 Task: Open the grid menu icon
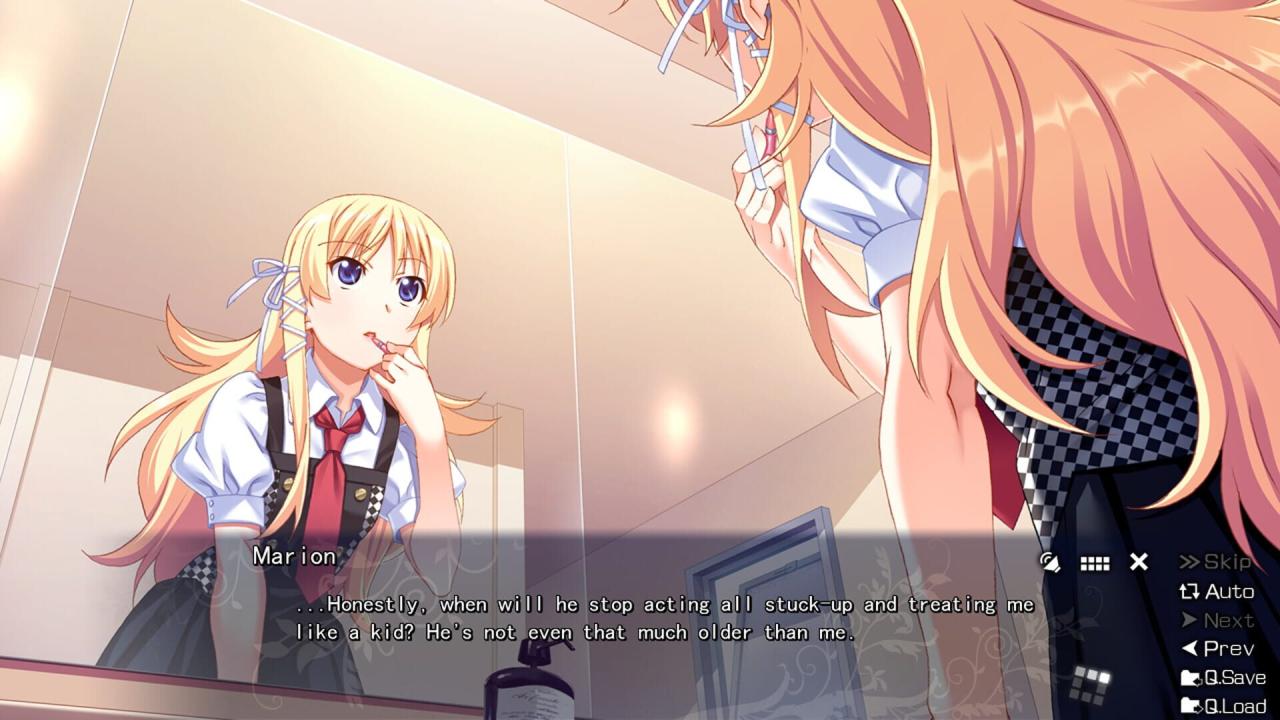[1095, 563]
